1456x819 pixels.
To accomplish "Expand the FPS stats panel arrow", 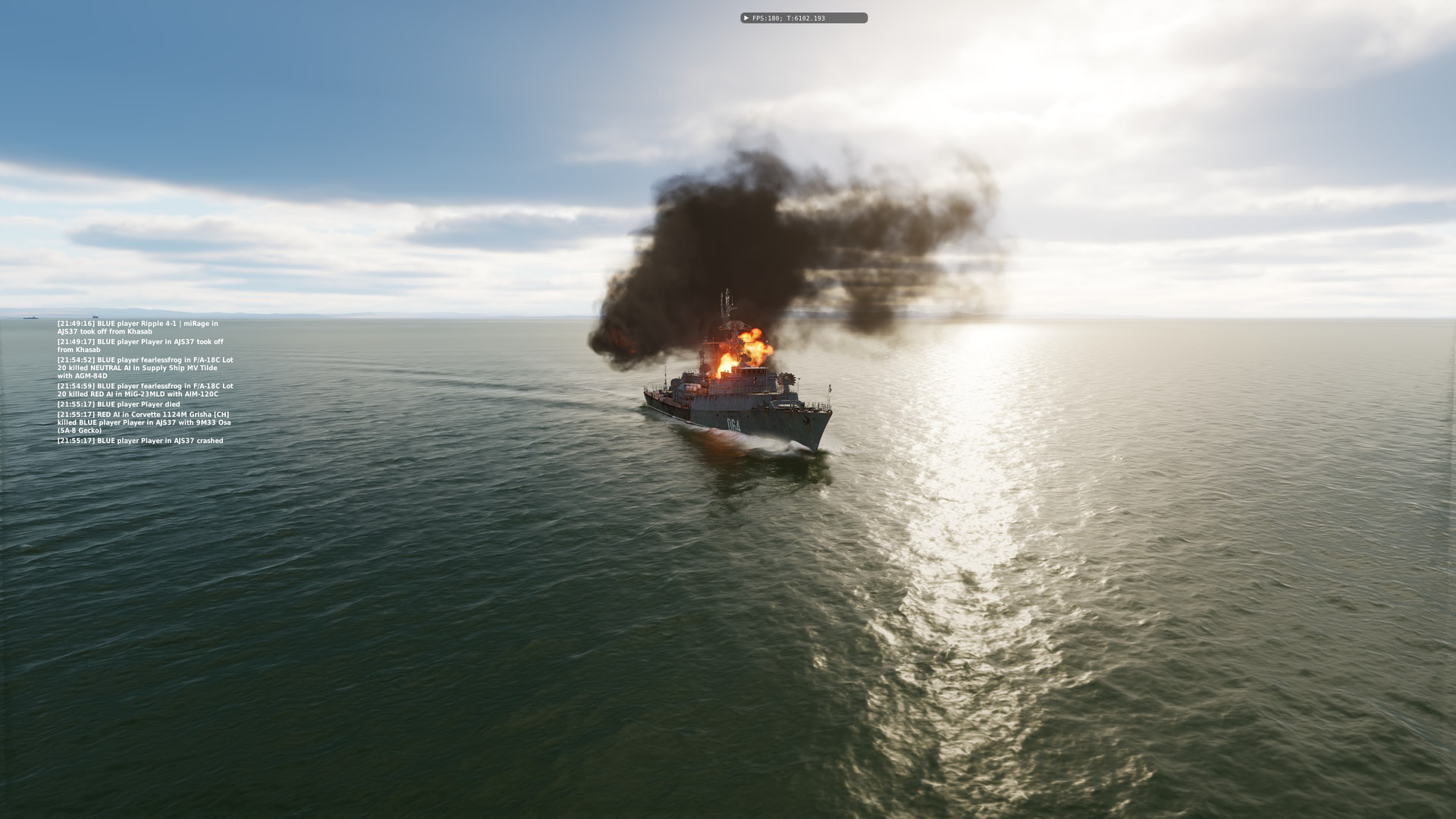I will click(x=746, y=18).
